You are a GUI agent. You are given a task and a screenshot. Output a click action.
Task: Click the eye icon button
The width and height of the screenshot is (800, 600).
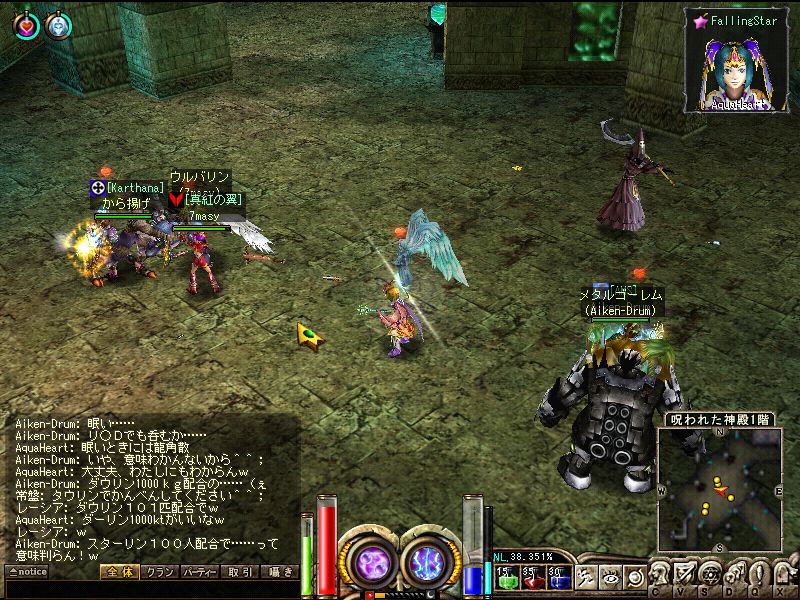(610, 577)
